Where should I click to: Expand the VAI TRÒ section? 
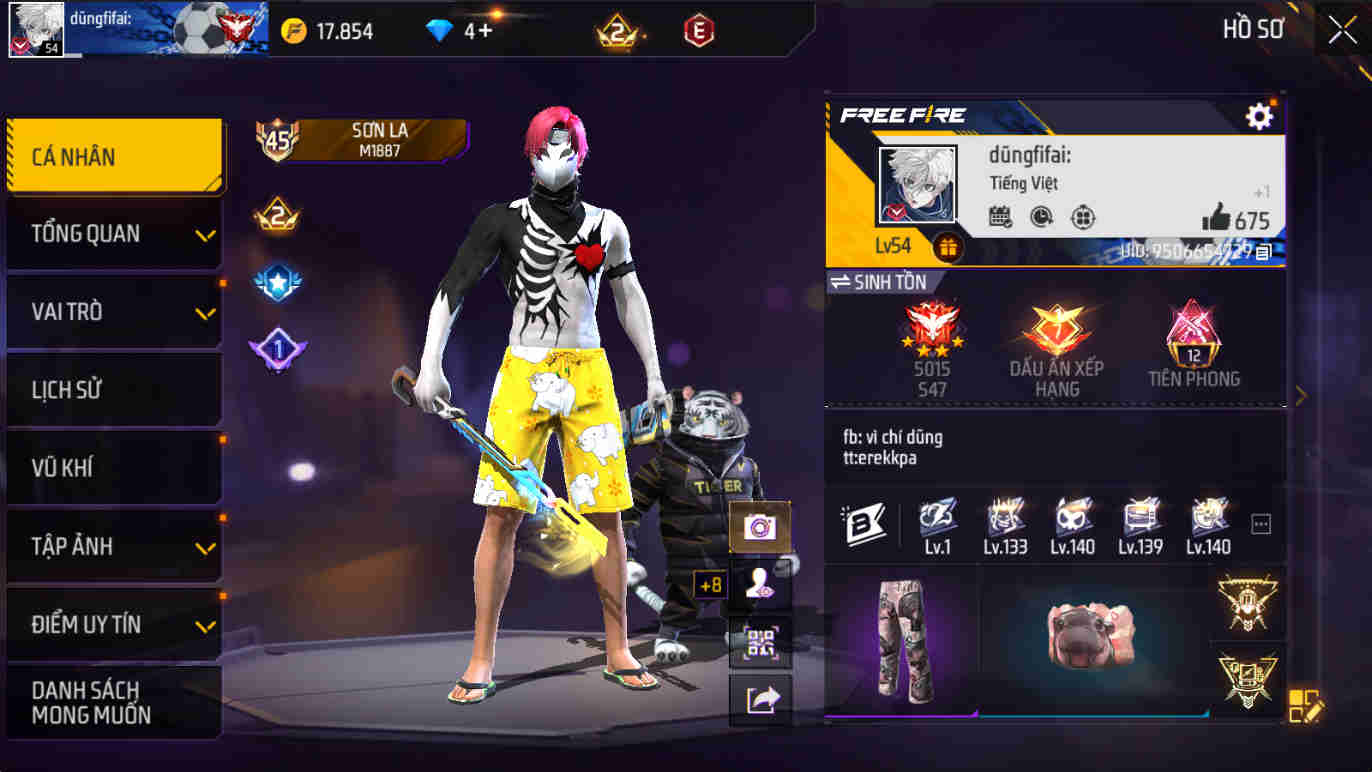tap(110, 312)
